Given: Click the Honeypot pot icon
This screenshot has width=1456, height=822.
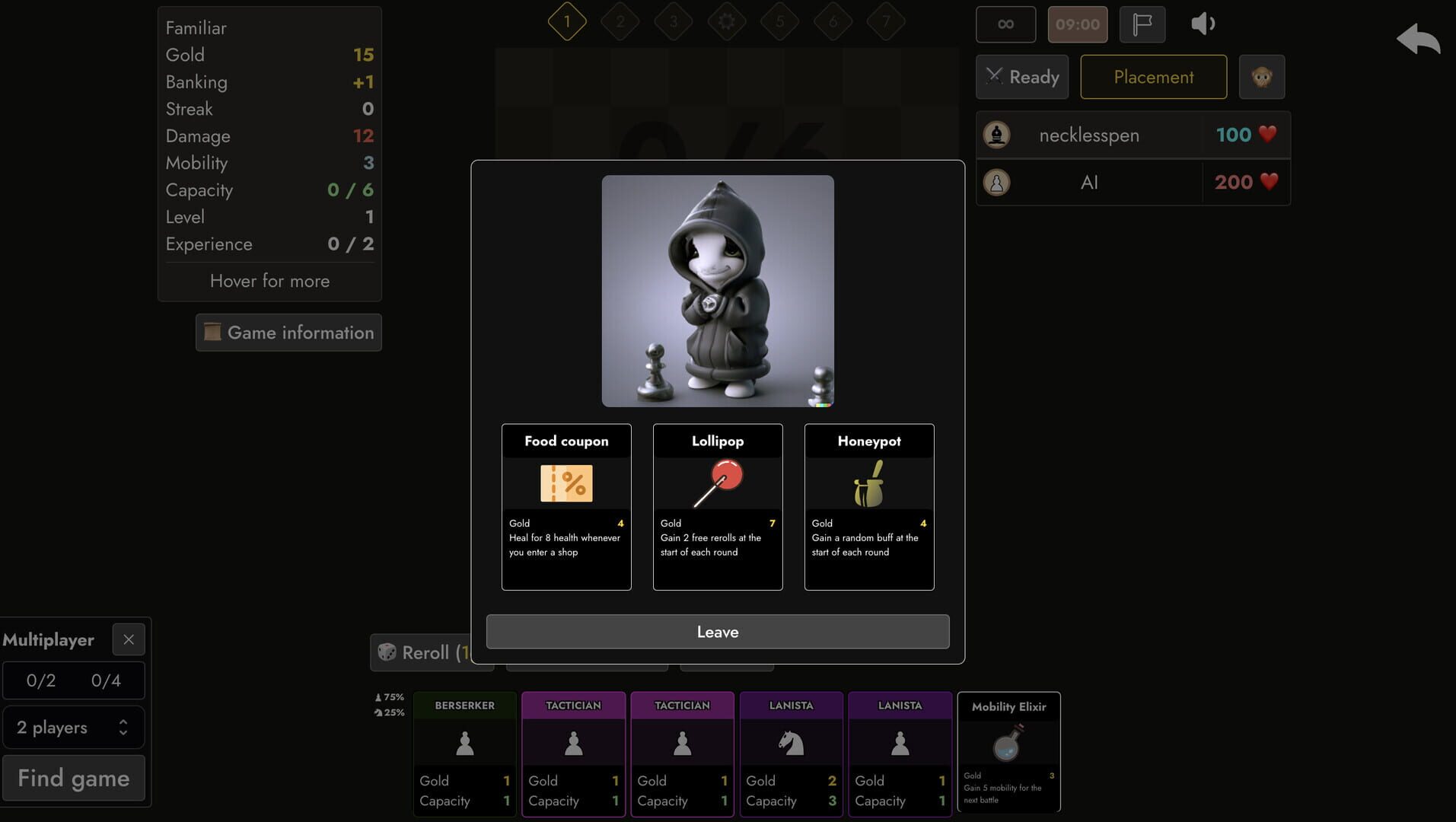Looking at the screenshot, I should tap(868, 485).
